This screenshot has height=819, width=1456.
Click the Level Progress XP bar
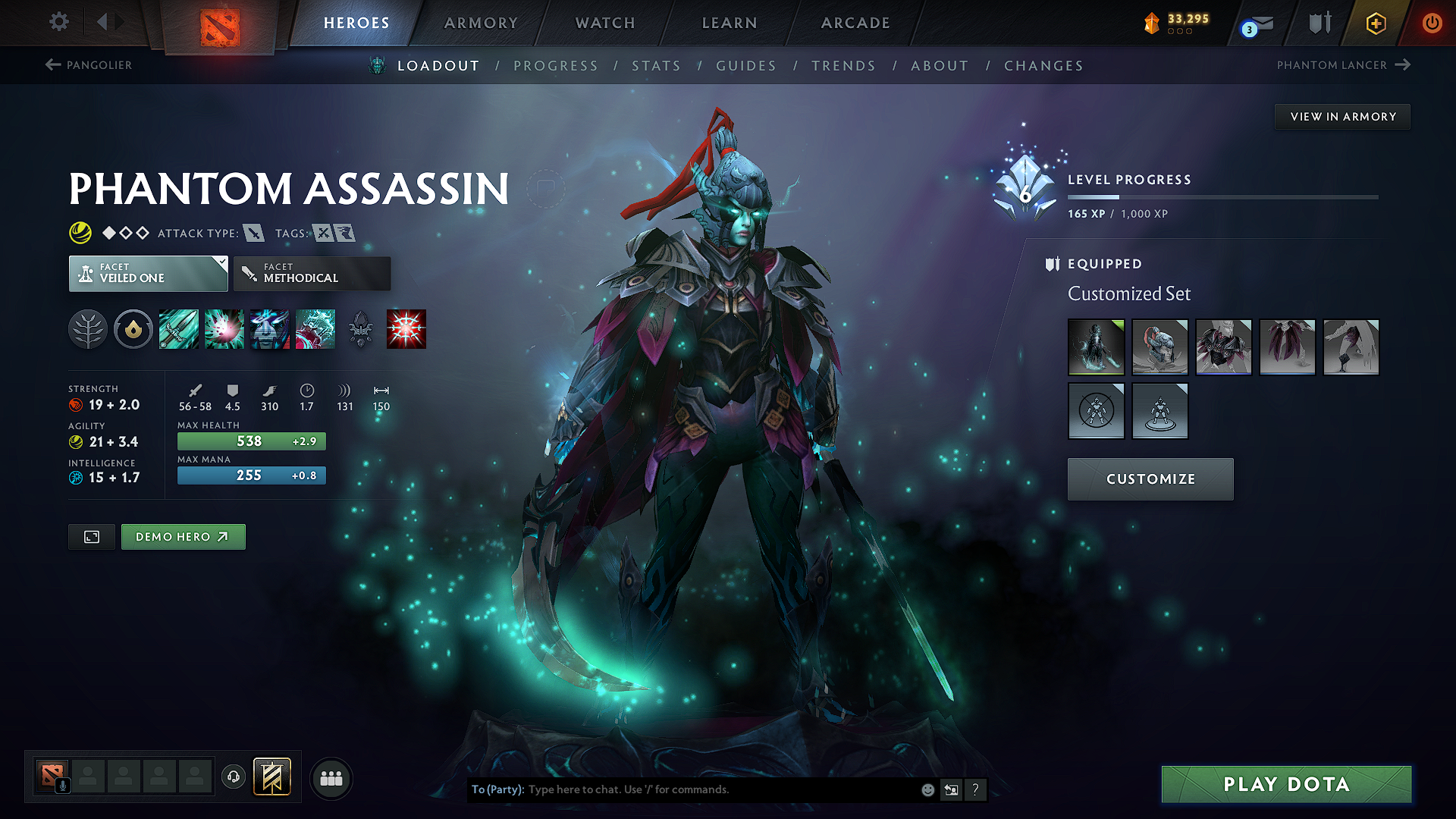tap(1222, 196)
